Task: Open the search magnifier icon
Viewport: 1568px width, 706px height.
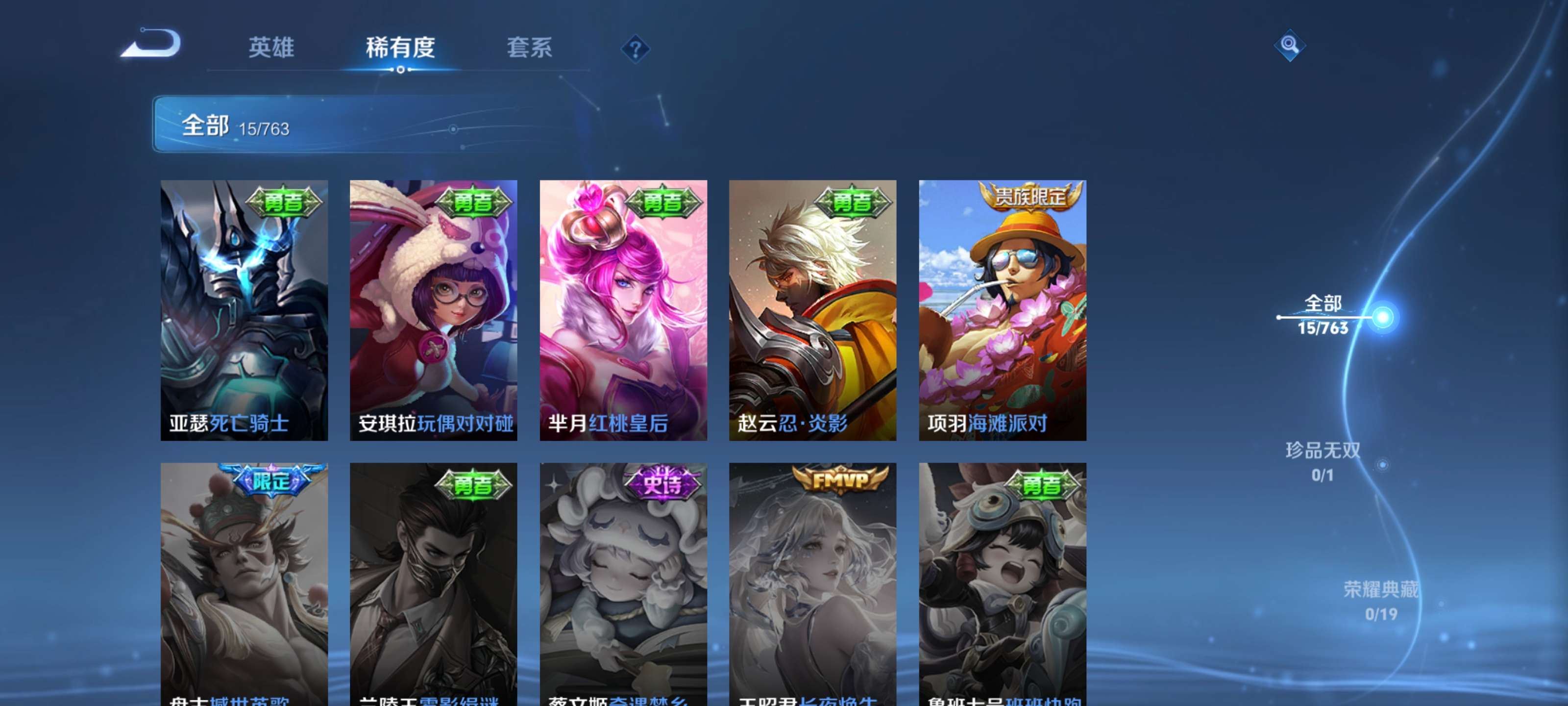Action: point(1291,46)
